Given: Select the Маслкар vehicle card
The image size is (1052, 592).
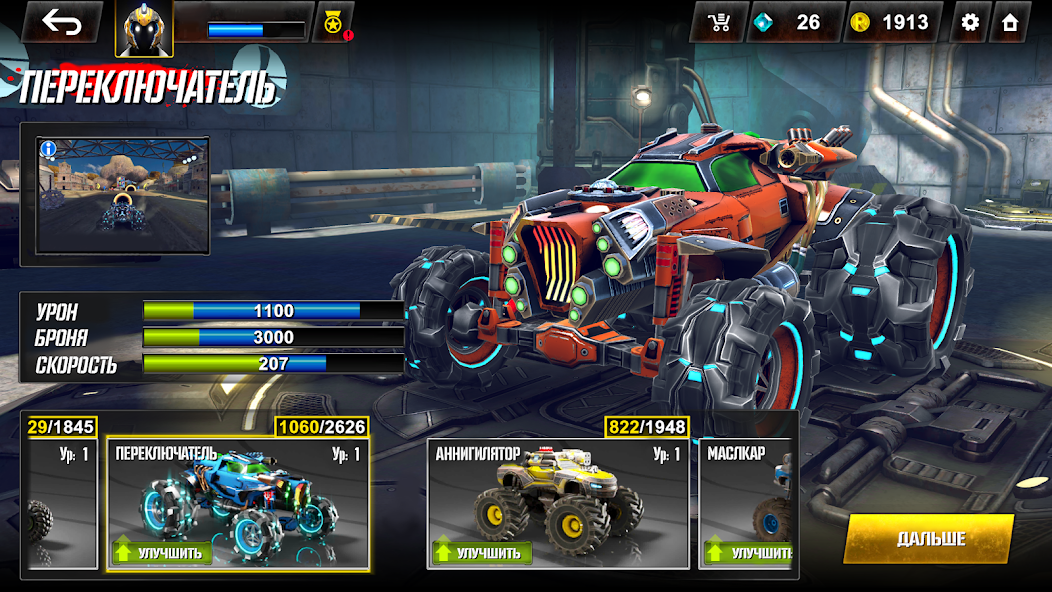Looking at the screenshot, I should coord(748,495).
